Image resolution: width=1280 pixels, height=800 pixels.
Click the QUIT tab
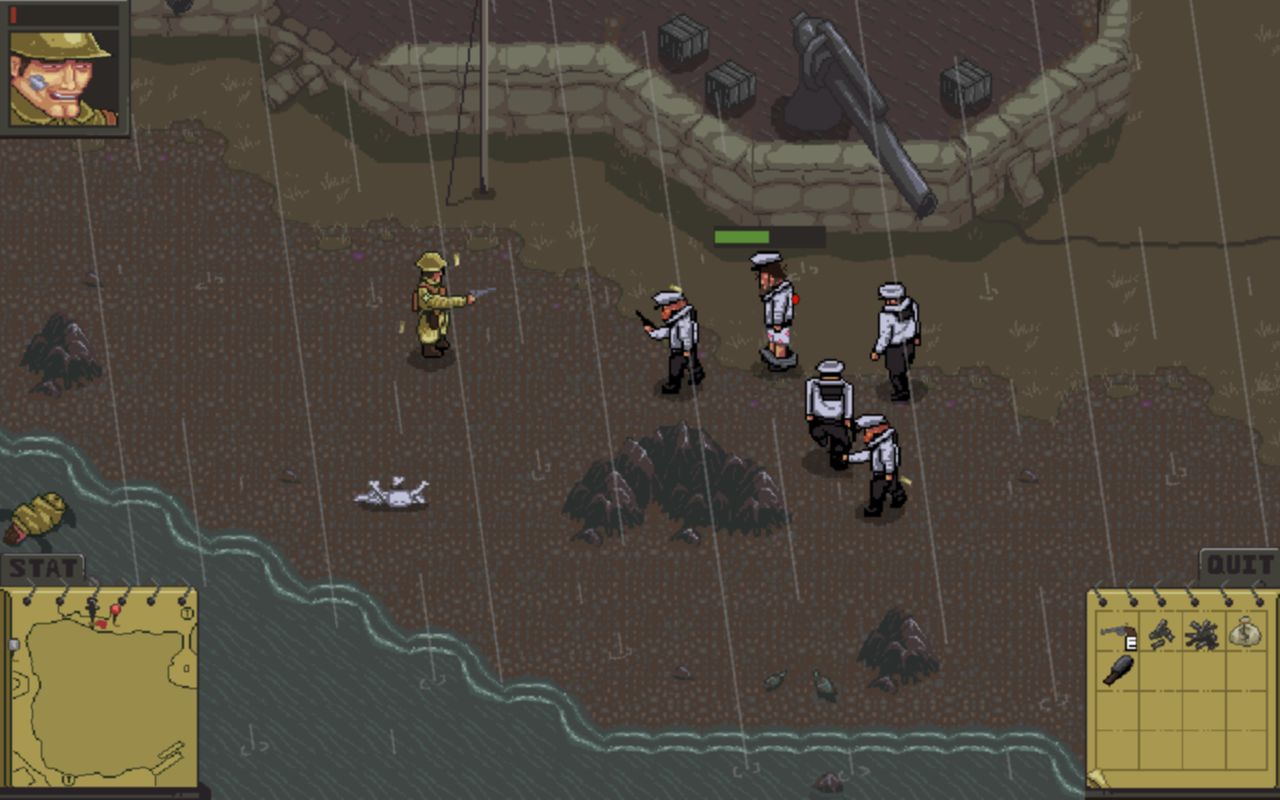(1239, 565)
